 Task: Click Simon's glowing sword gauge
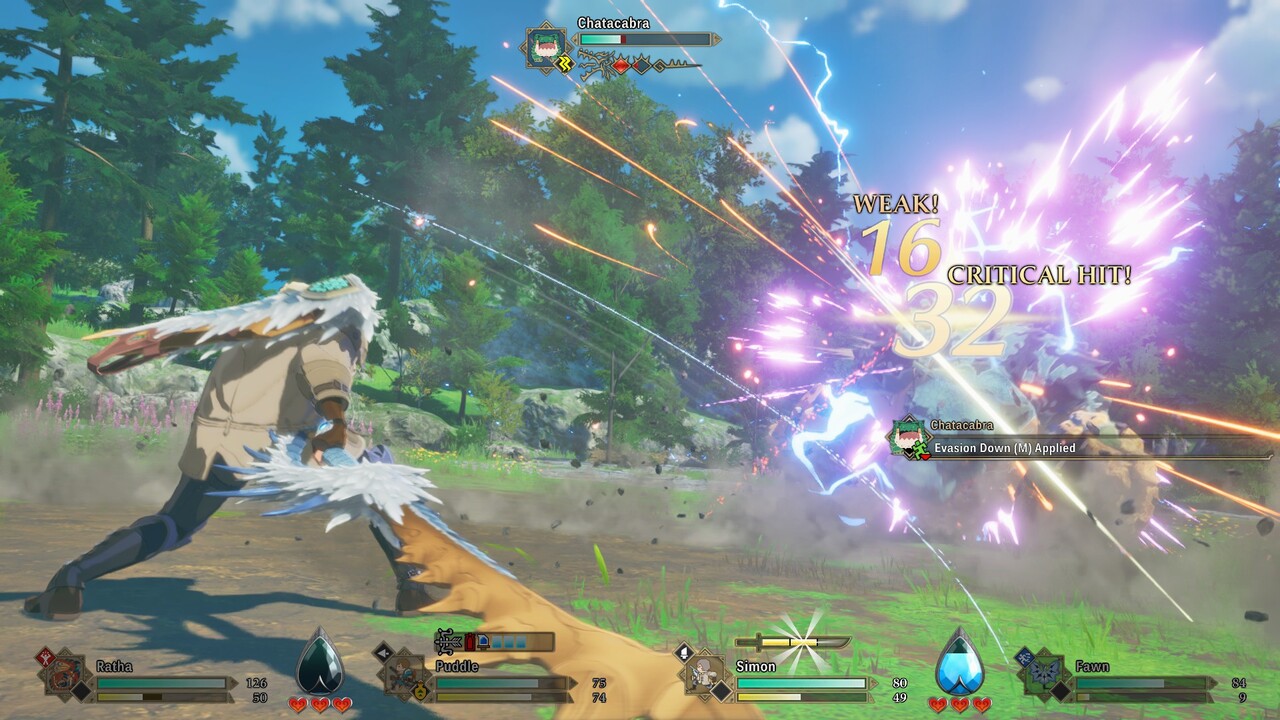tap(792, 643)
